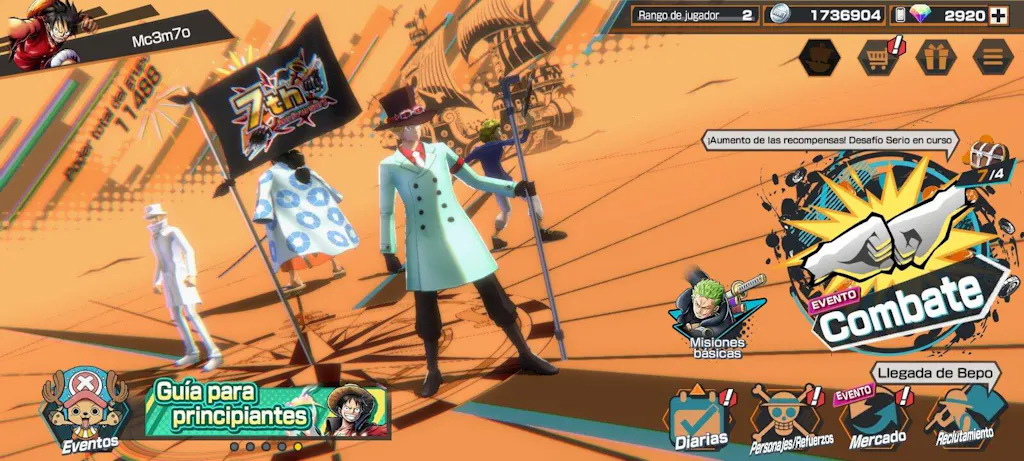
Task: Open the gift box rewards
Action: coord(936,56)
